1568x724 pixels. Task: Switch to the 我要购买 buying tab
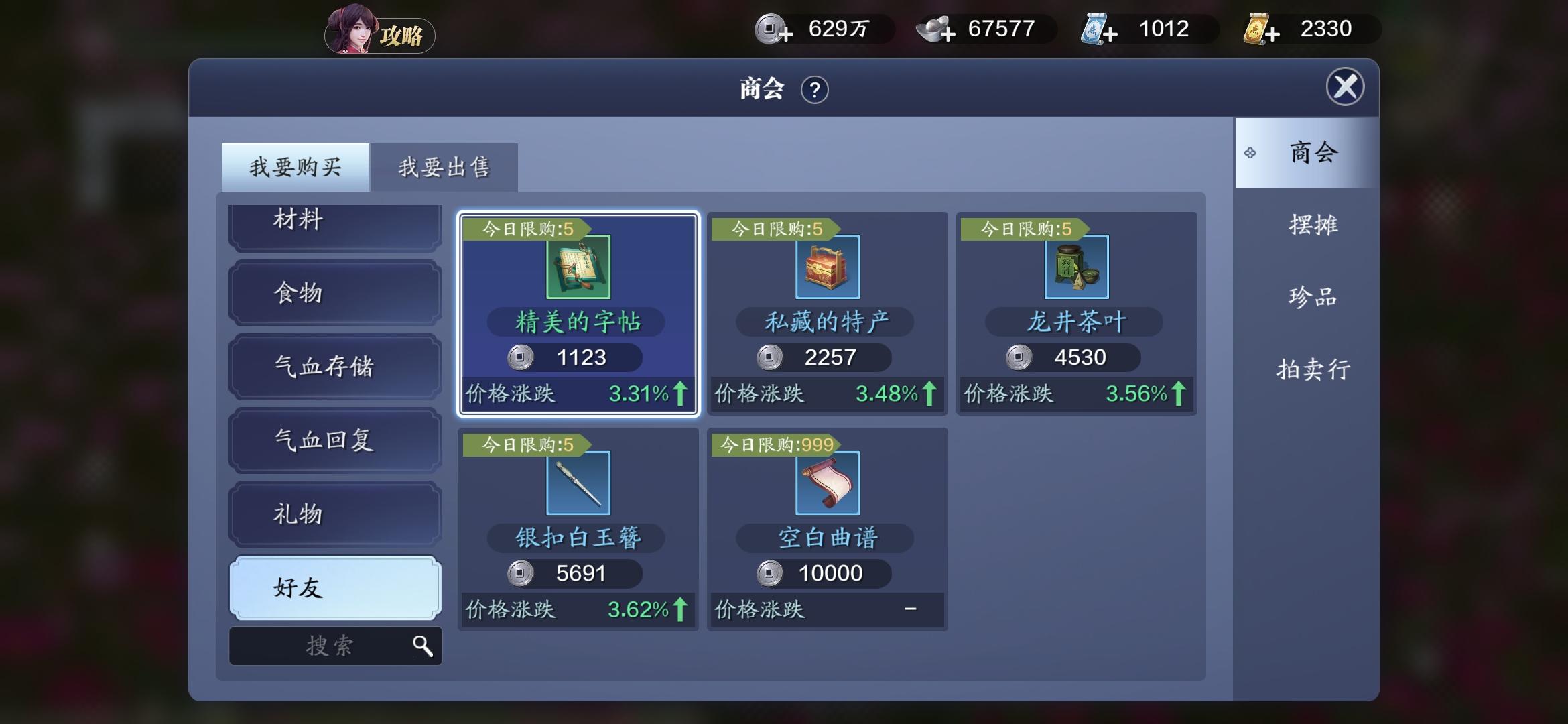(x=295, y=166)
